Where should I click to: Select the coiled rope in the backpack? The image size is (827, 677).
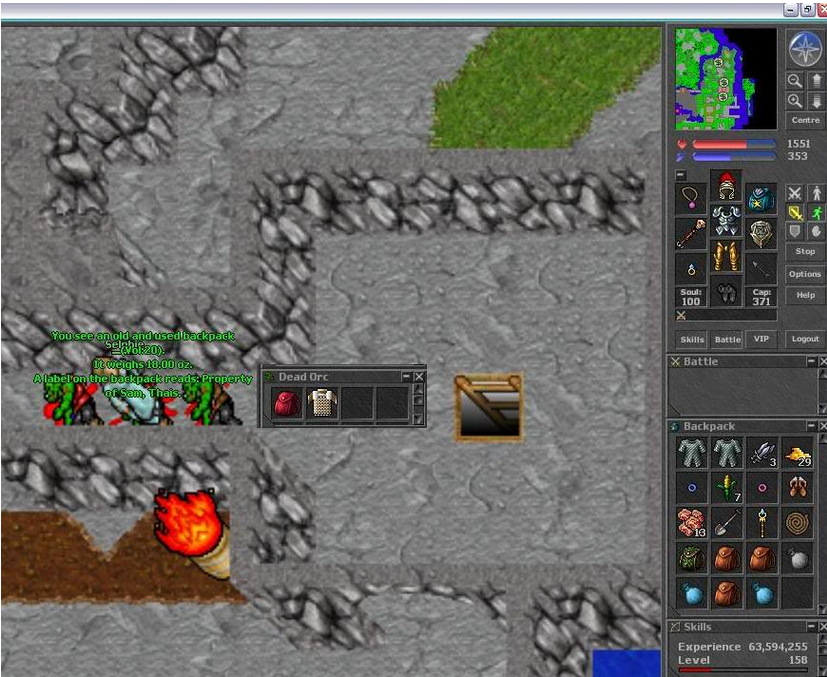(x=797, y=521)
